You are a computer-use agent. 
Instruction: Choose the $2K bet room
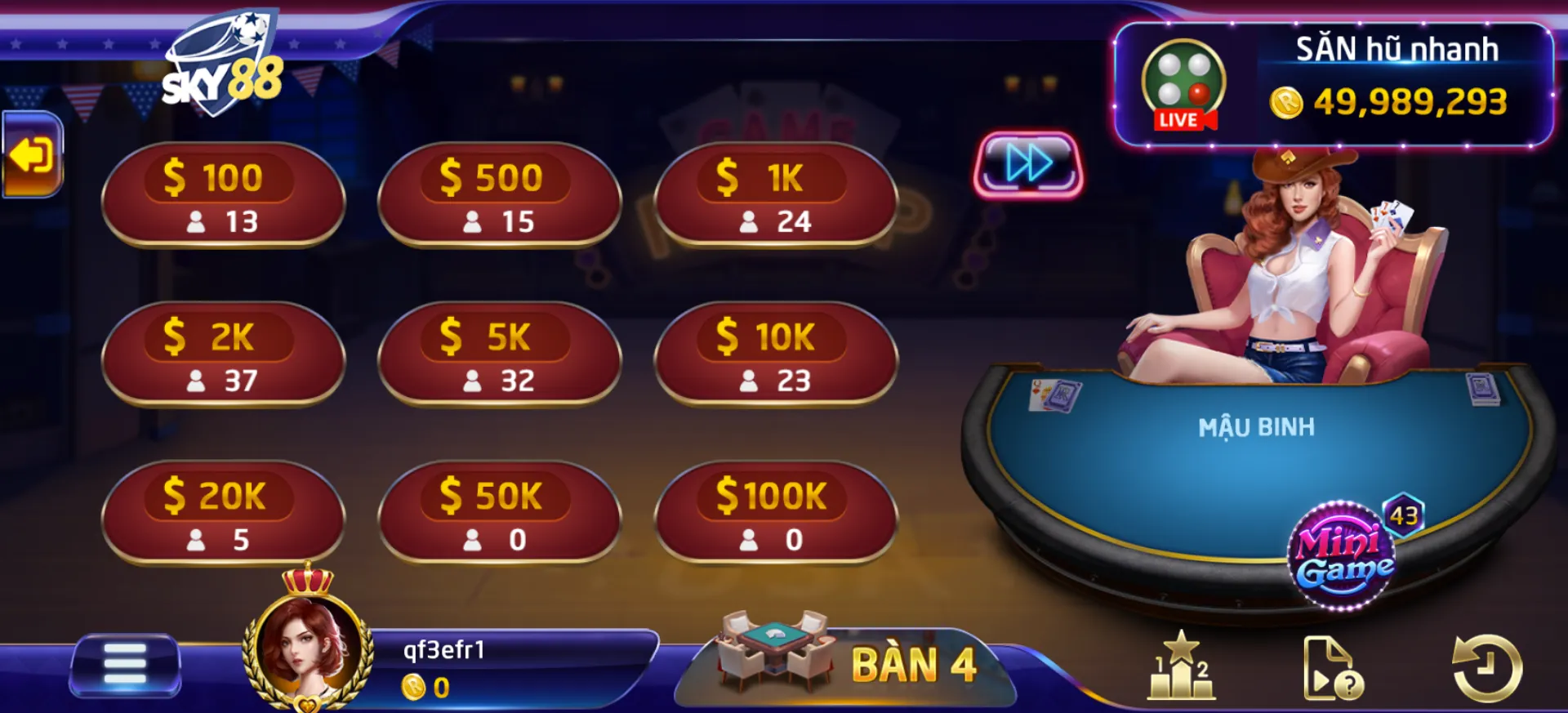(x=223, y=354)
